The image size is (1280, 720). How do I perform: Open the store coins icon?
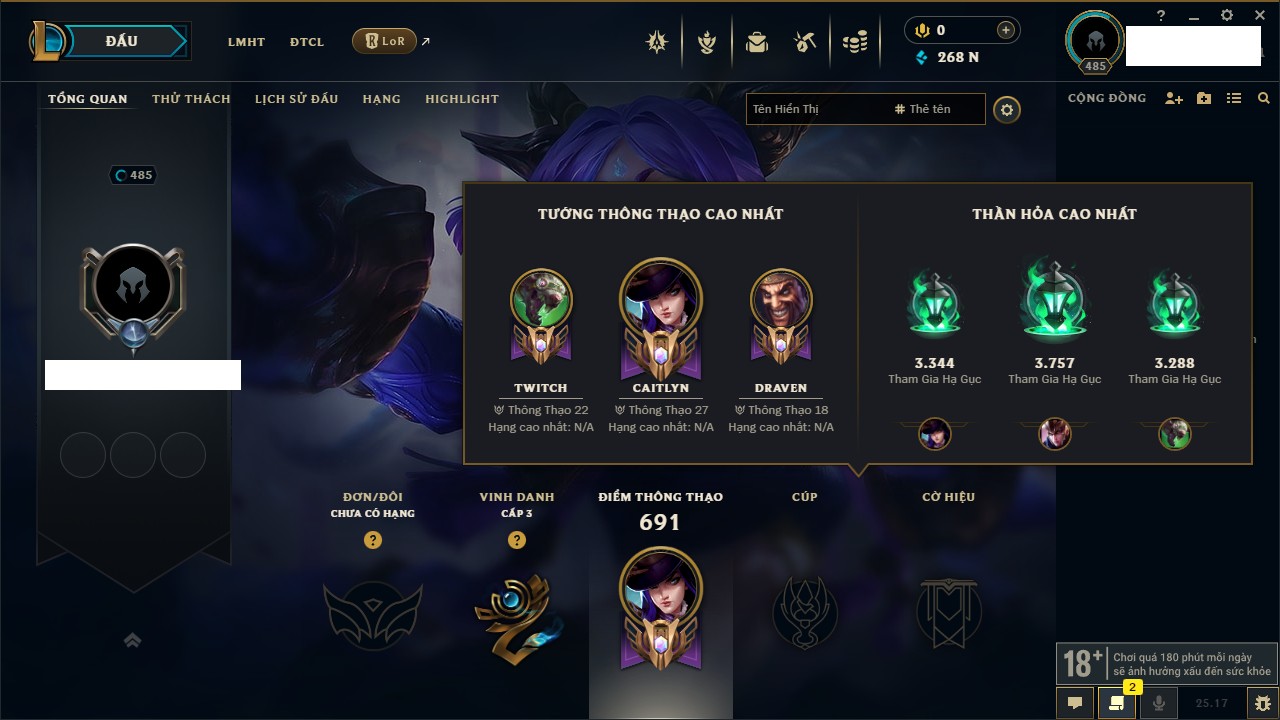coord(854,42)
